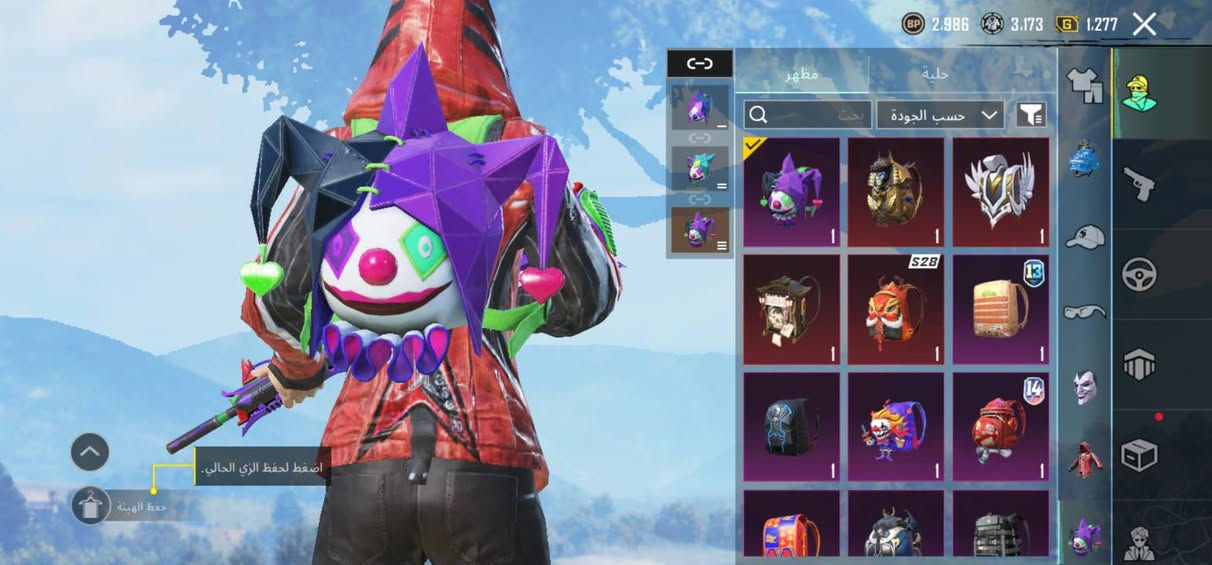This screenshot has width=1212, height=565.
Task: Select the silver winged shield backpack
Action: click(1000, 192)
